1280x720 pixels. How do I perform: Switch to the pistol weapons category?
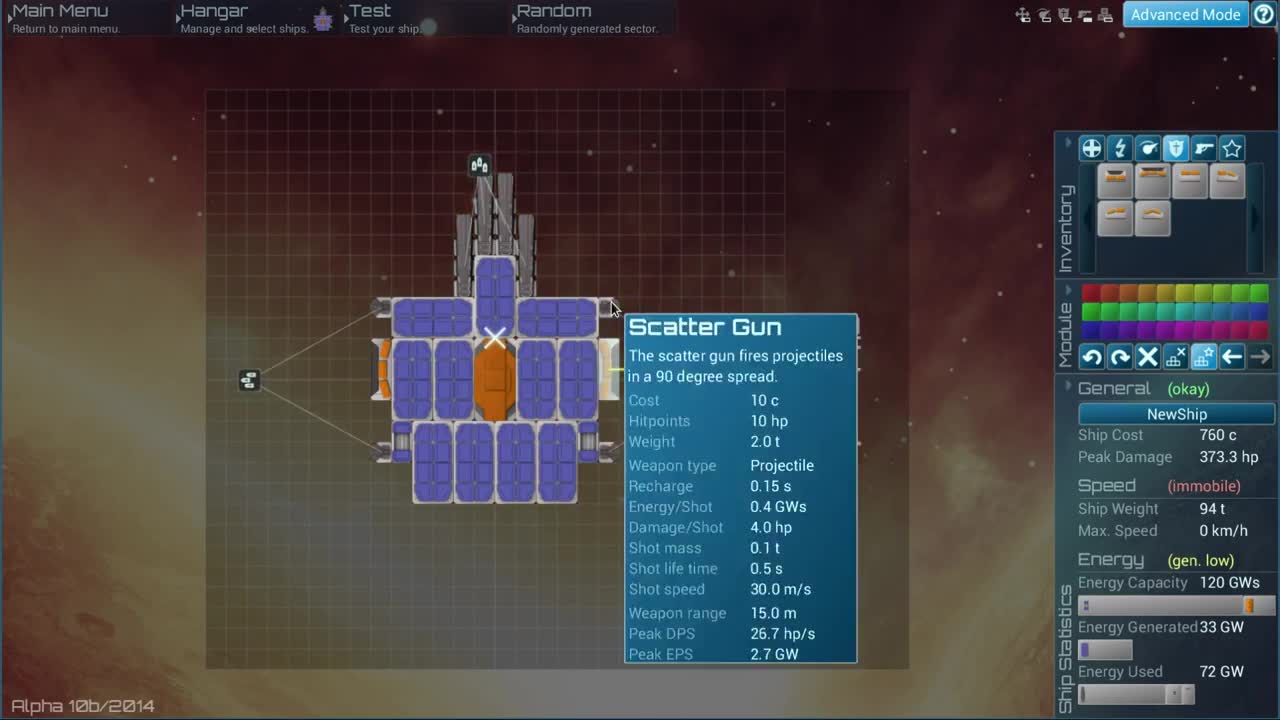(x=1204, y=149)
